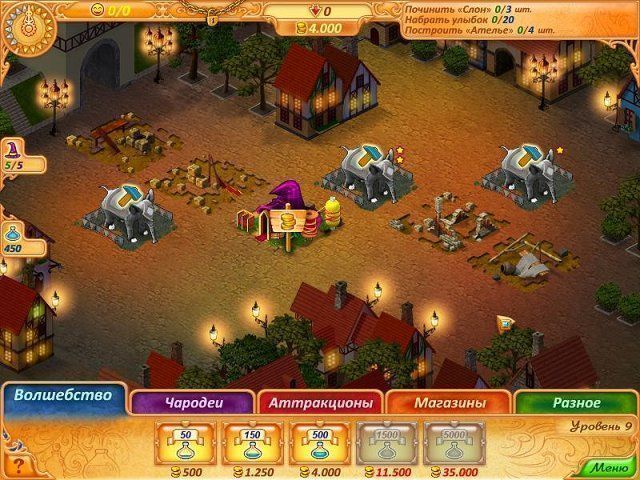Switch to the Разное tab
The image size is (640, 480).
coord(577,402)
